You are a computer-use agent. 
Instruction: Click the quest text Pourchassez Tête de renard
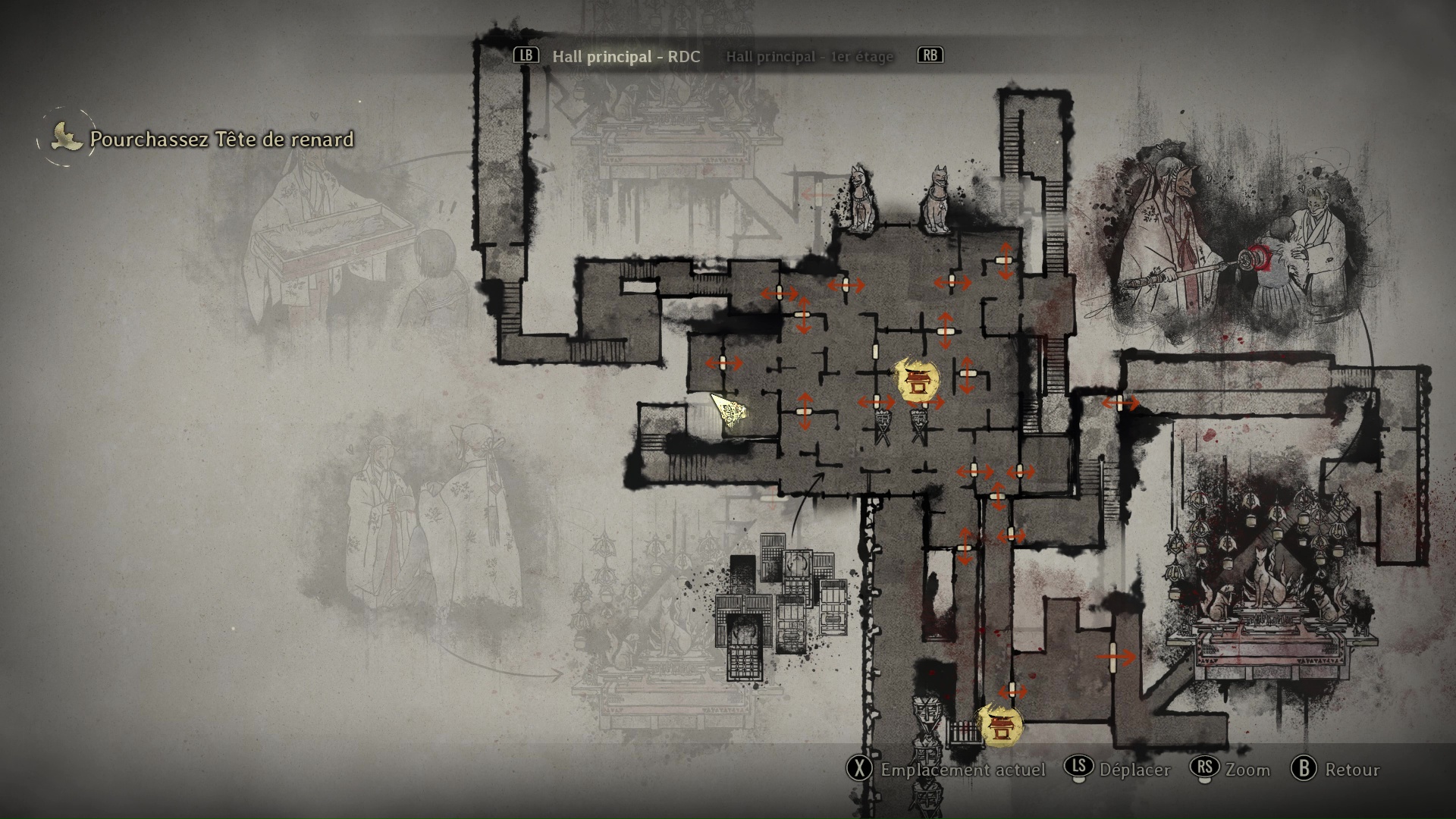click(221, 139)
